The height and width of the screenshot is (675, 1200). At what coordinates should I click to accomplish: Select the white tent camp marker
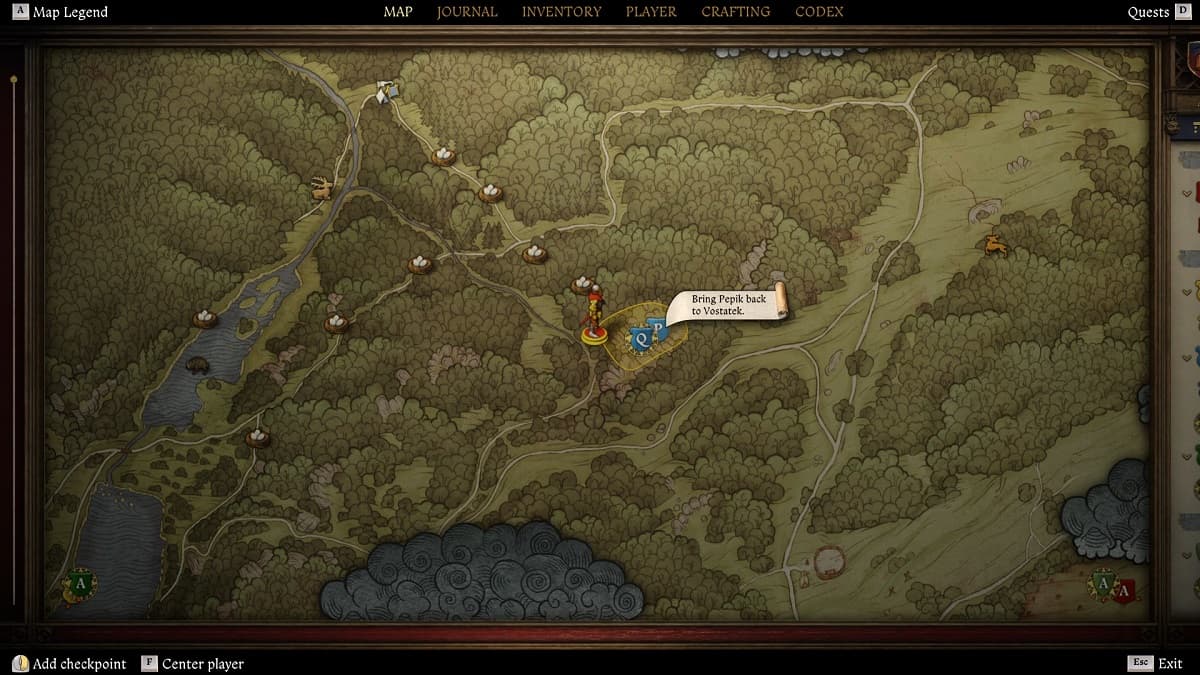[x=386, y=91]
